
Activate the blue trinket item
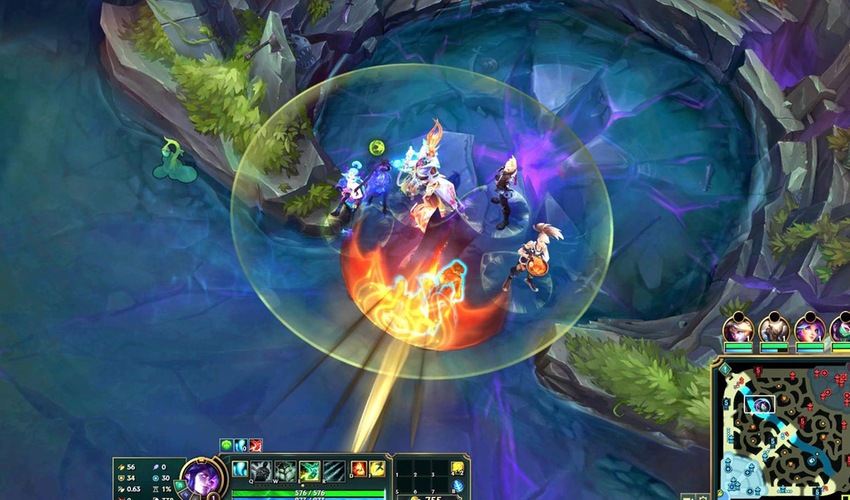coord(457,486)
